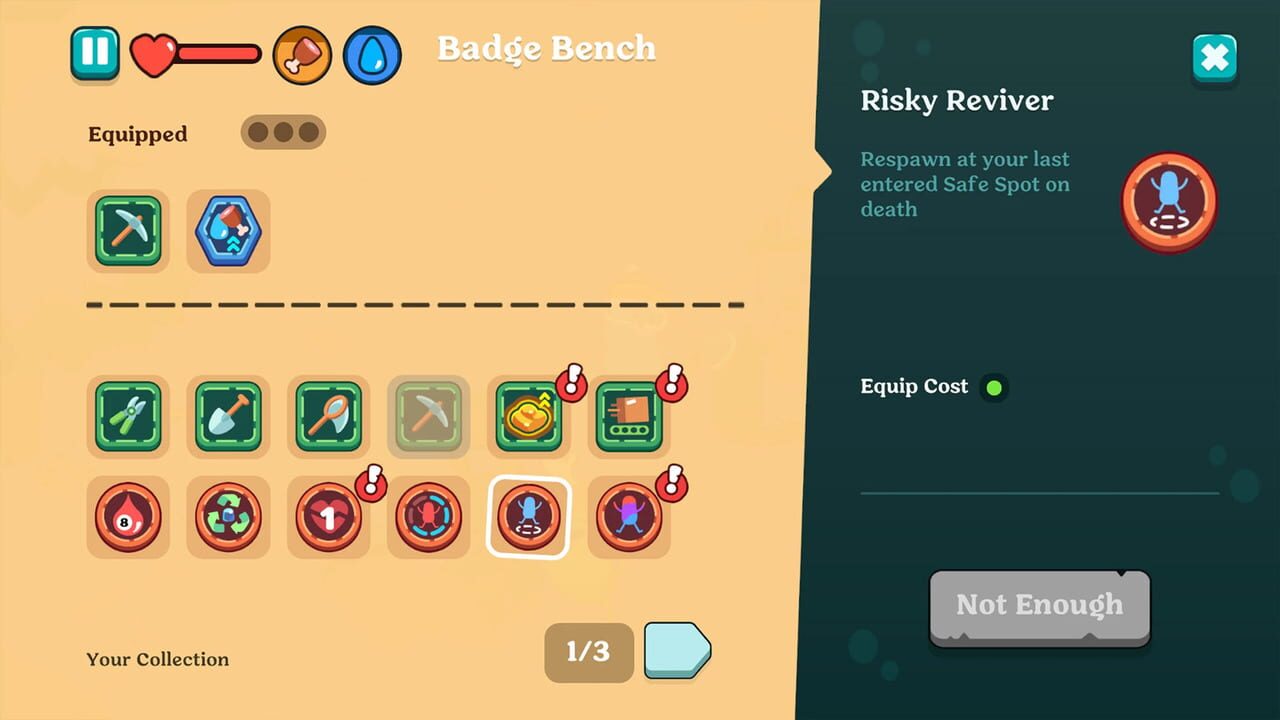Click the recycle badge

(228, 517)
